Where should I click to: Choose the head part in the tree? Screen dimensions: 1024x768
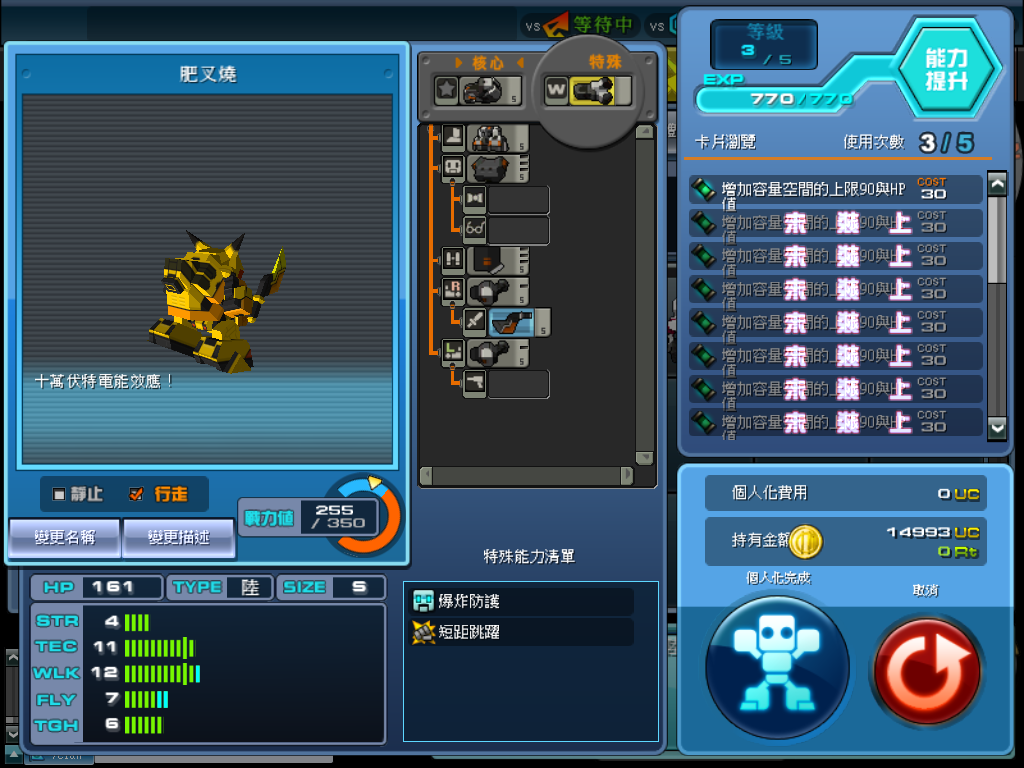[497, 169]
